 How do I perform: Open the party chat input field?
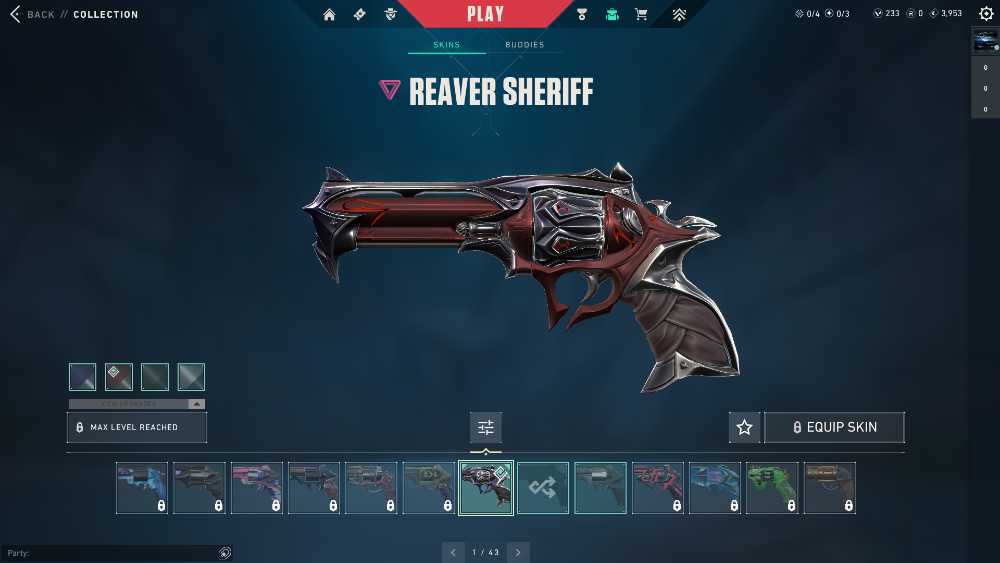pos(110,553)
